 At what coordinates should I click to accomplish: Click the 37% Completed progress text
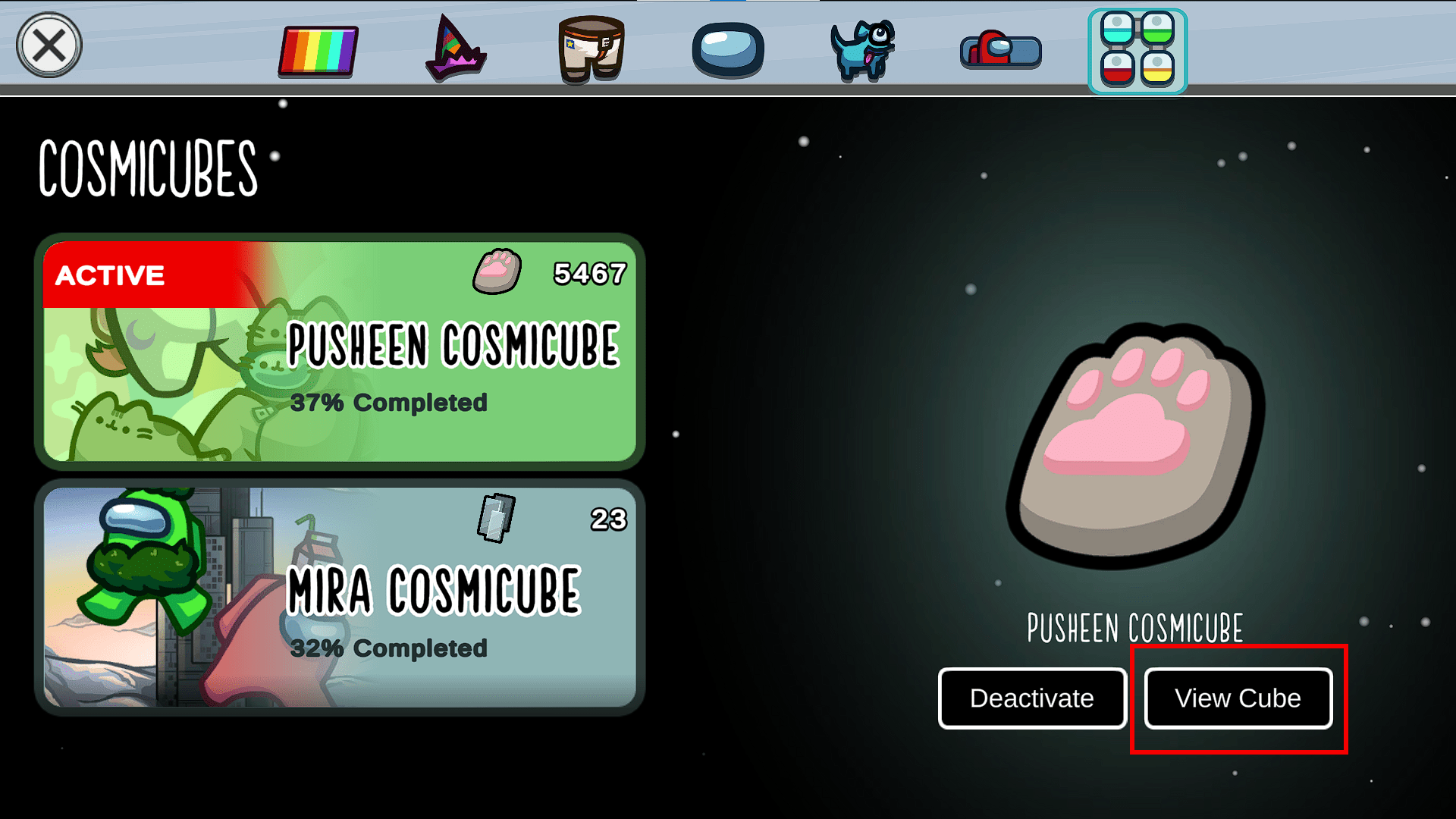[390, 403]
